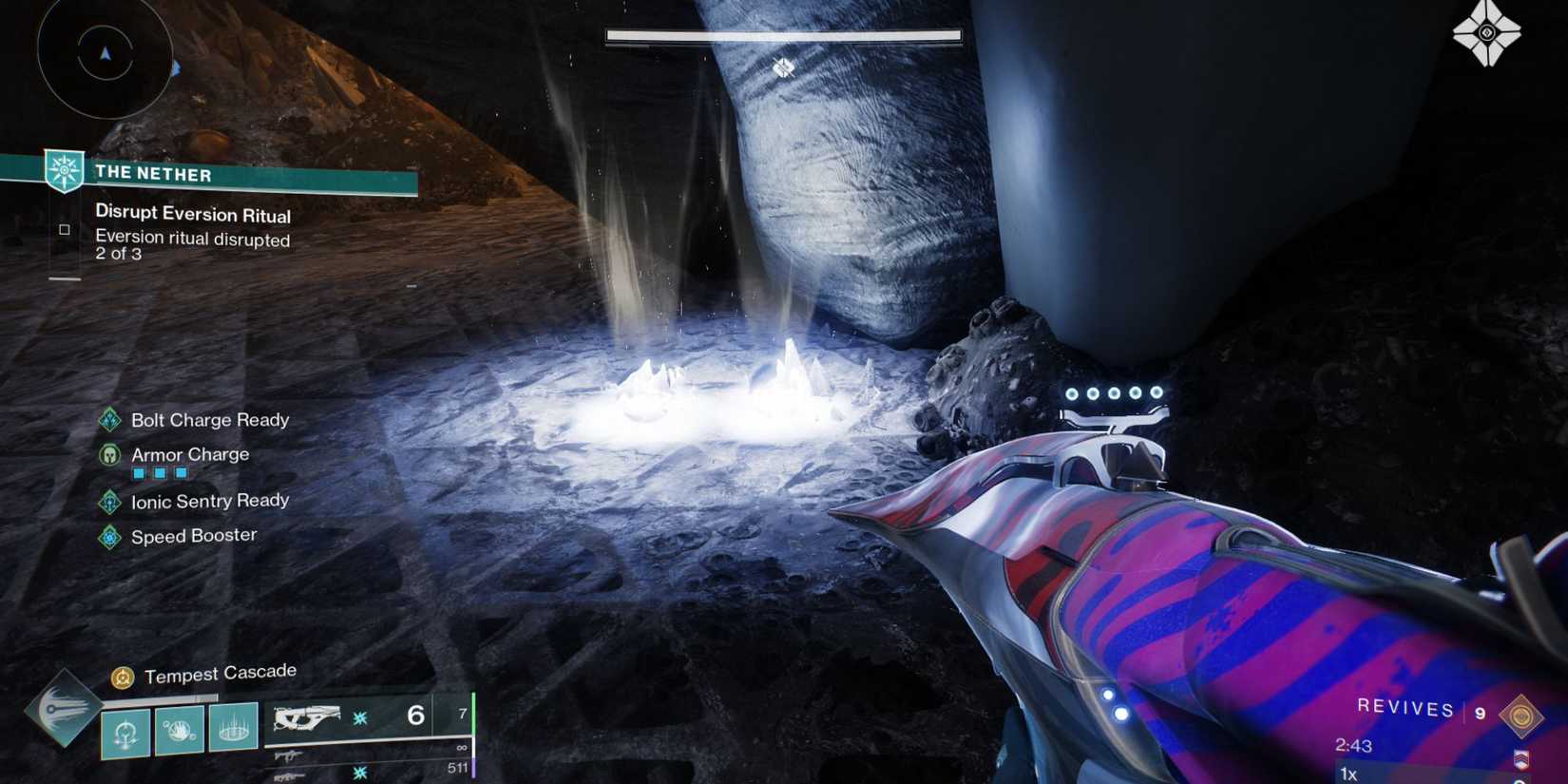Image resolution: width=1568 pixels, height=784 pixels.
Task: Click the equipped submachine gun icon
Action: tap(306, 718)
